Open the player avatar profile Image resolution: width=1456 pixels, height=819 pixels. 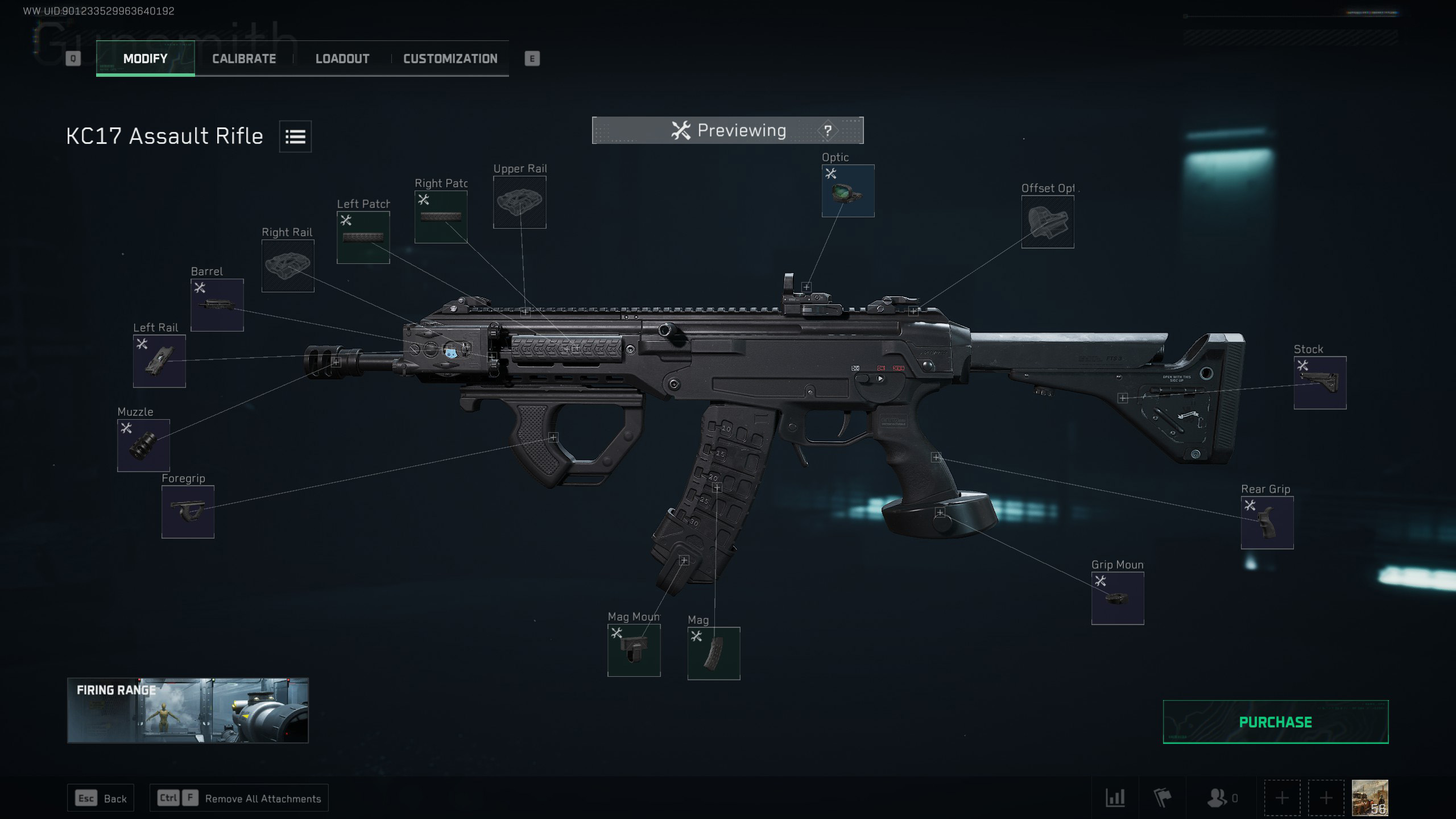[1370, 797]
